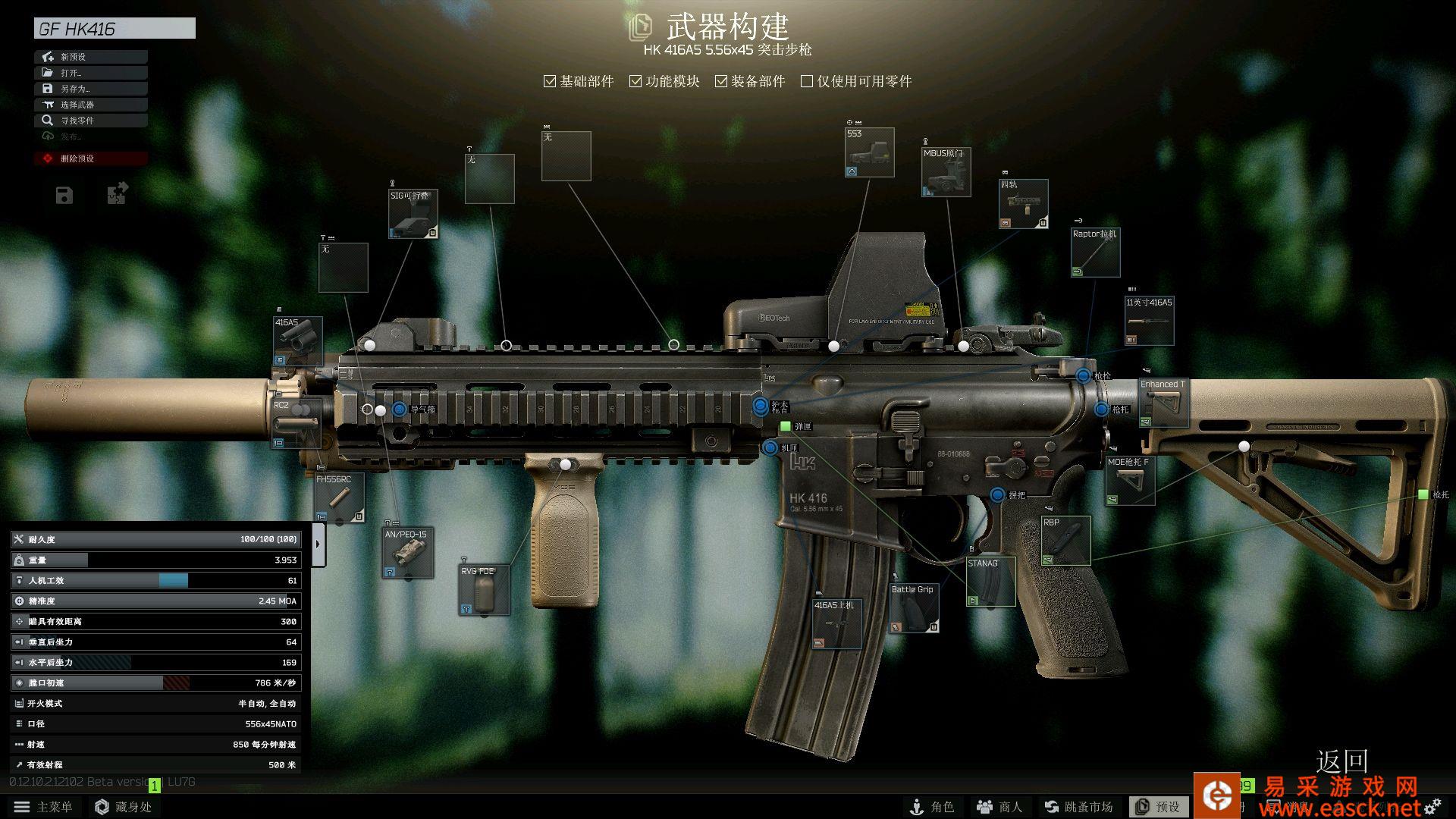Go to the 跳蚤市场 flea market
This screenshot has width=1456, height=819.
point(1078,807)
